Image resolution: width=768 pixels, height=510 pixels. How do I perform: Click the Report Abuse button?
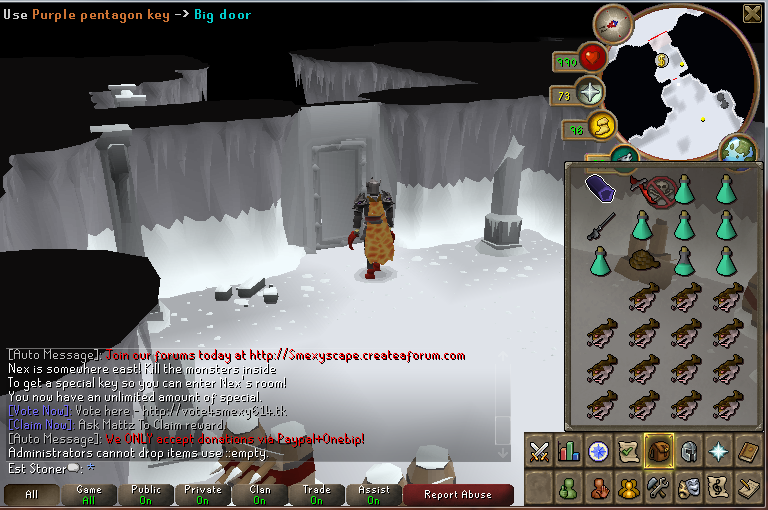[459, 494]
